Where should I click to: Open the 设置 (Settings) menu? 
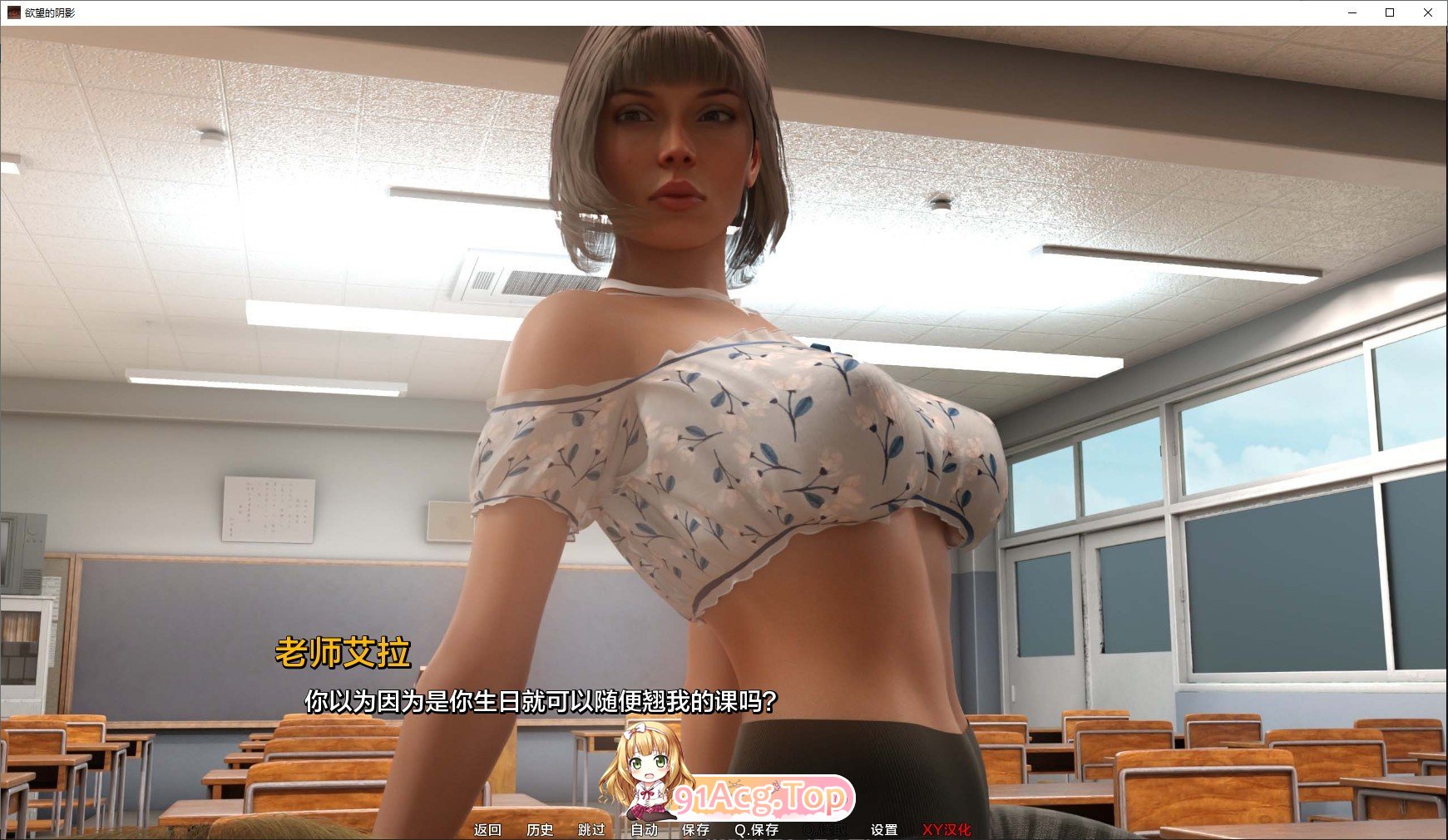pyautogui.click(x=884, y=829)
